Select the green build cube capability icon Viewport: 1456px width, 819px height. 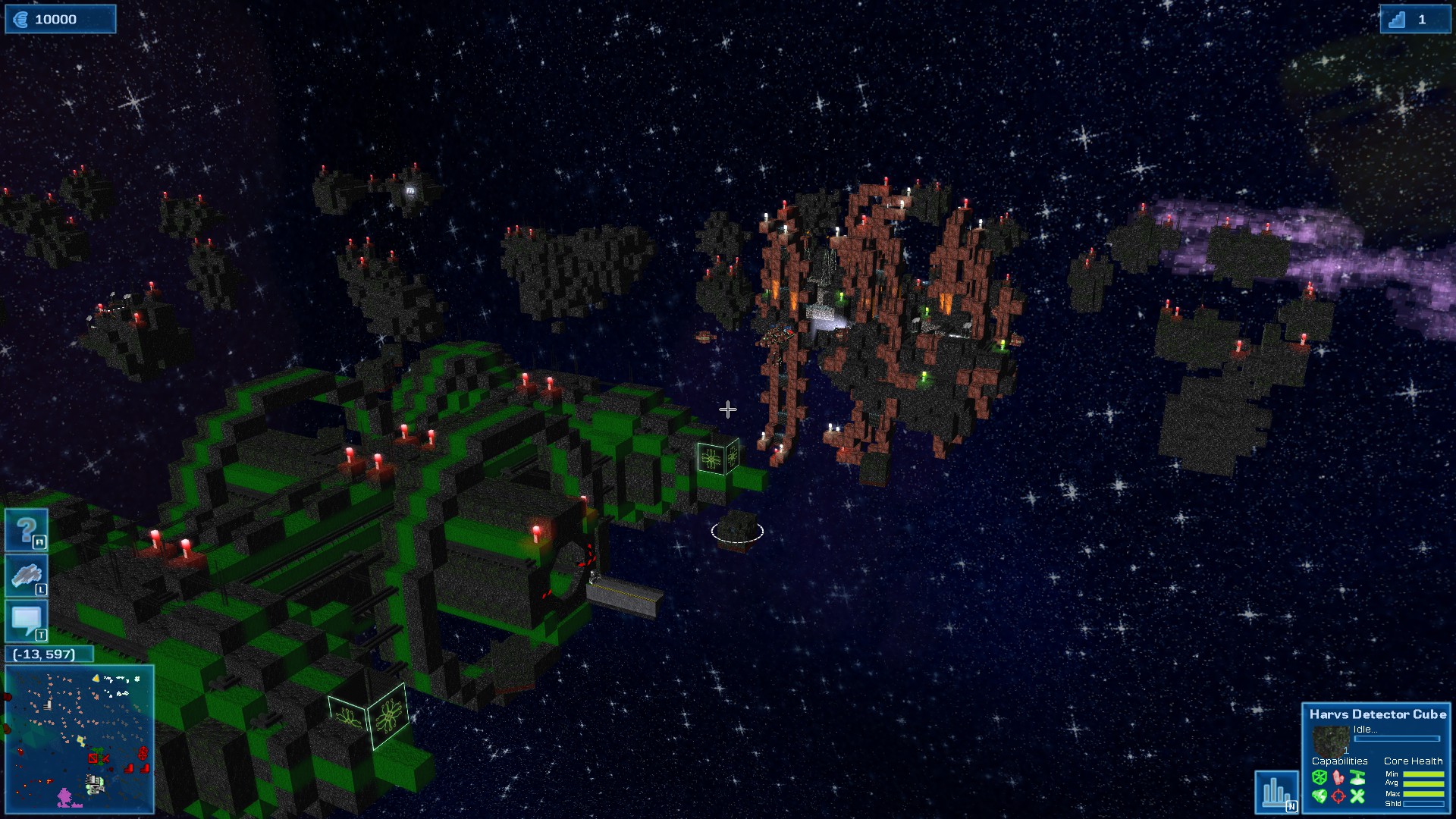tap(1319, 777)
